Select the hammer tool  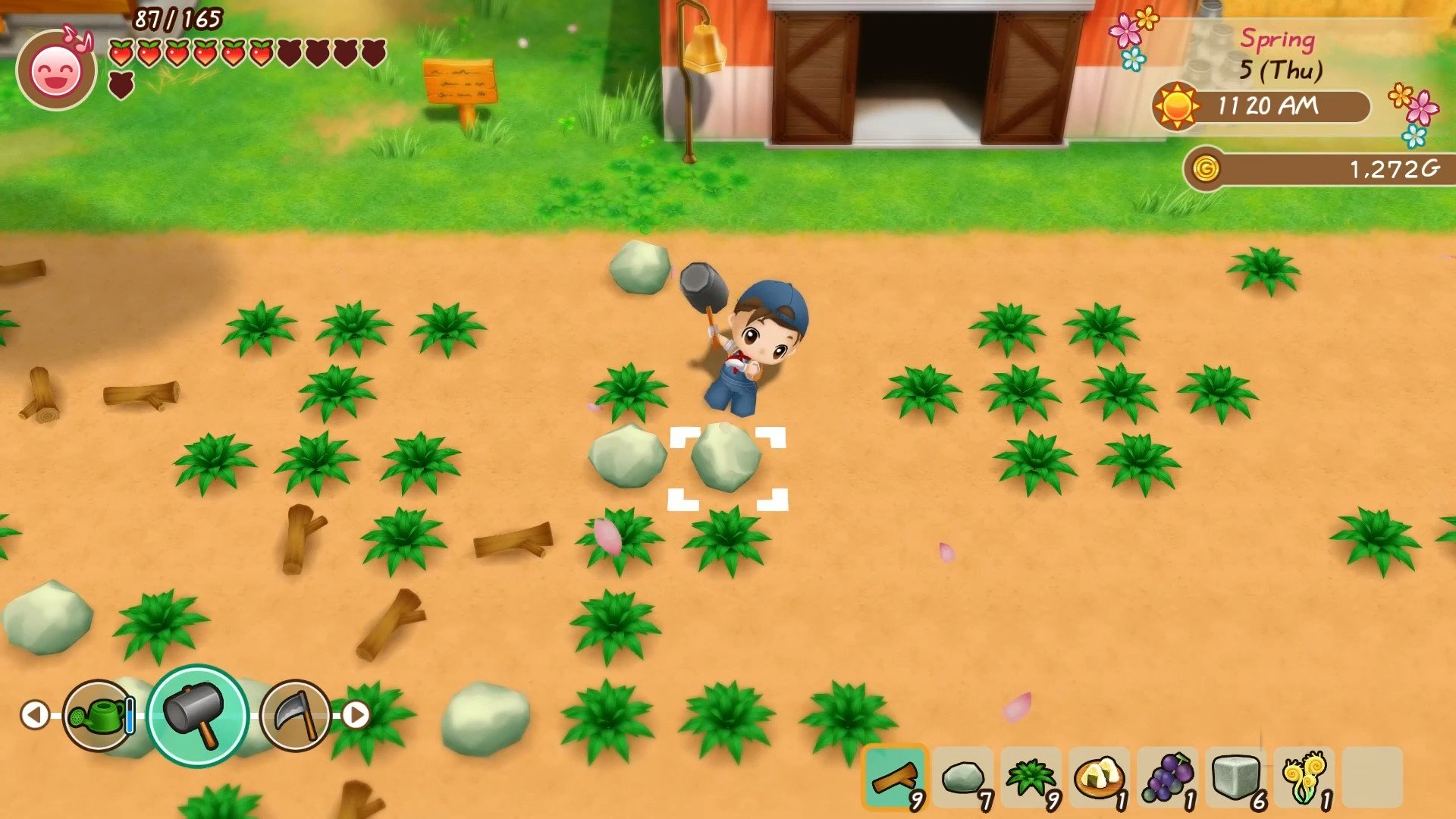click(x=197, y=714)
